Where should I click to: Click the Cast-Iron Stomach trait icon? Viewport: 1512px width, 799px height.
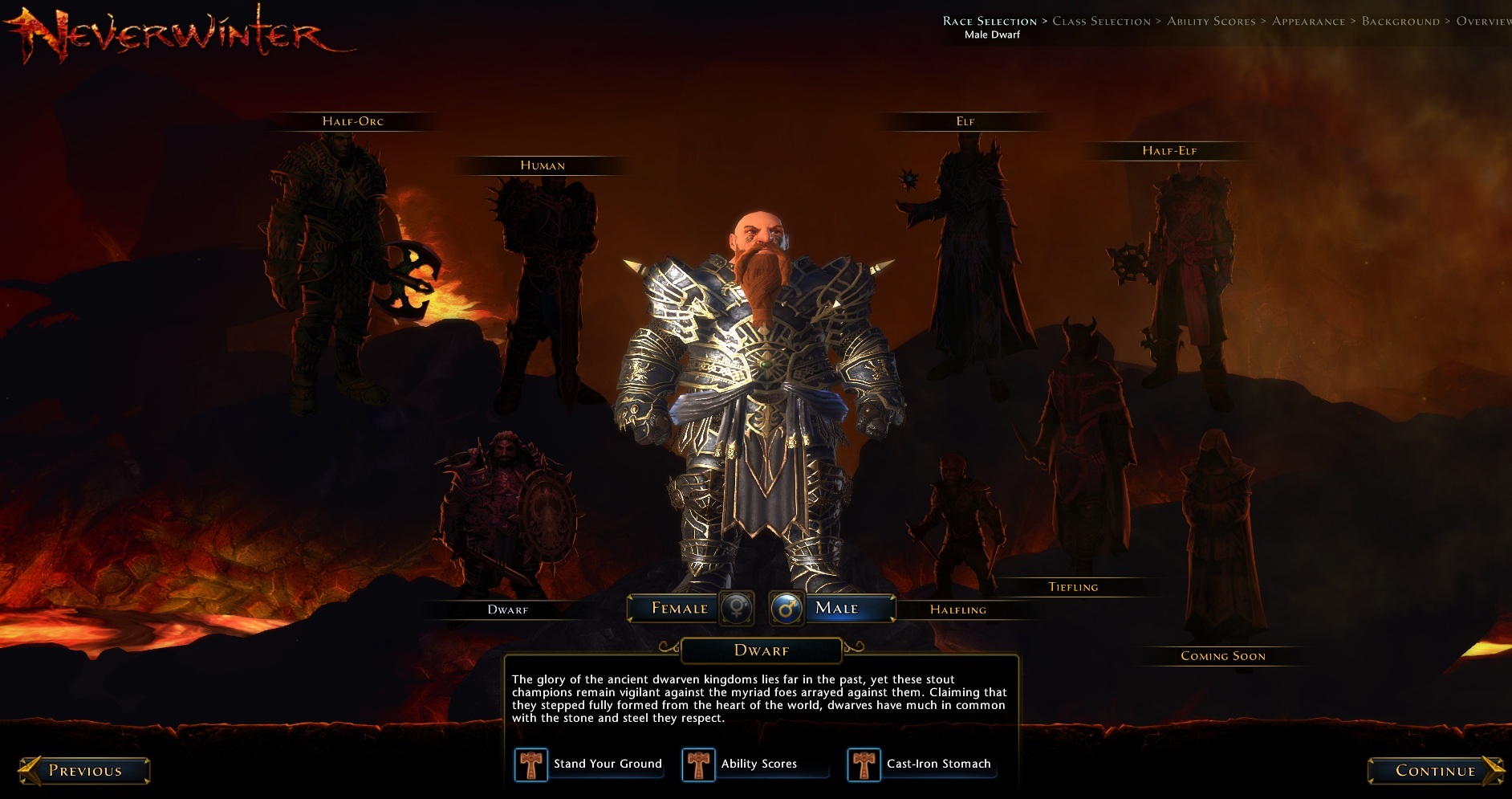coord(864,764)
